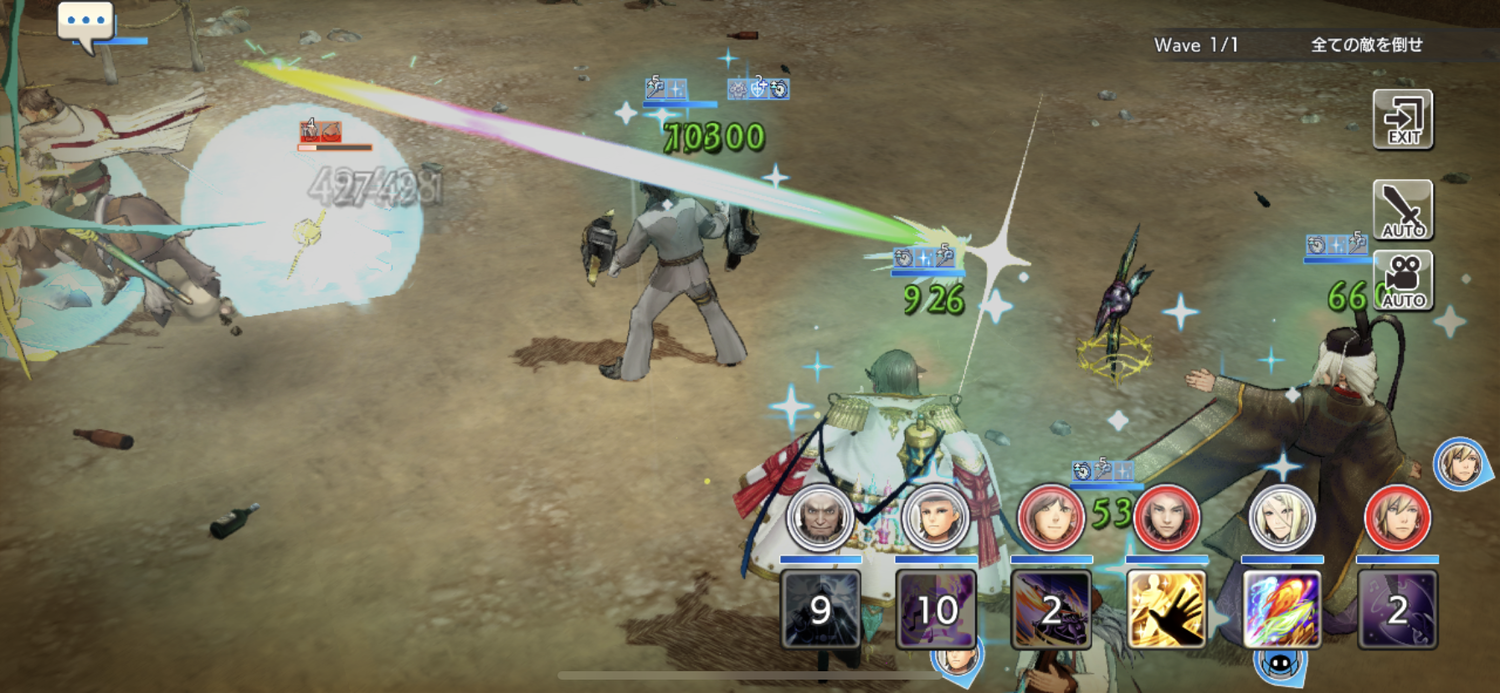Select the skill with cooldown 9
This screenshot has width=1500, height=693.
coord(820,608)
